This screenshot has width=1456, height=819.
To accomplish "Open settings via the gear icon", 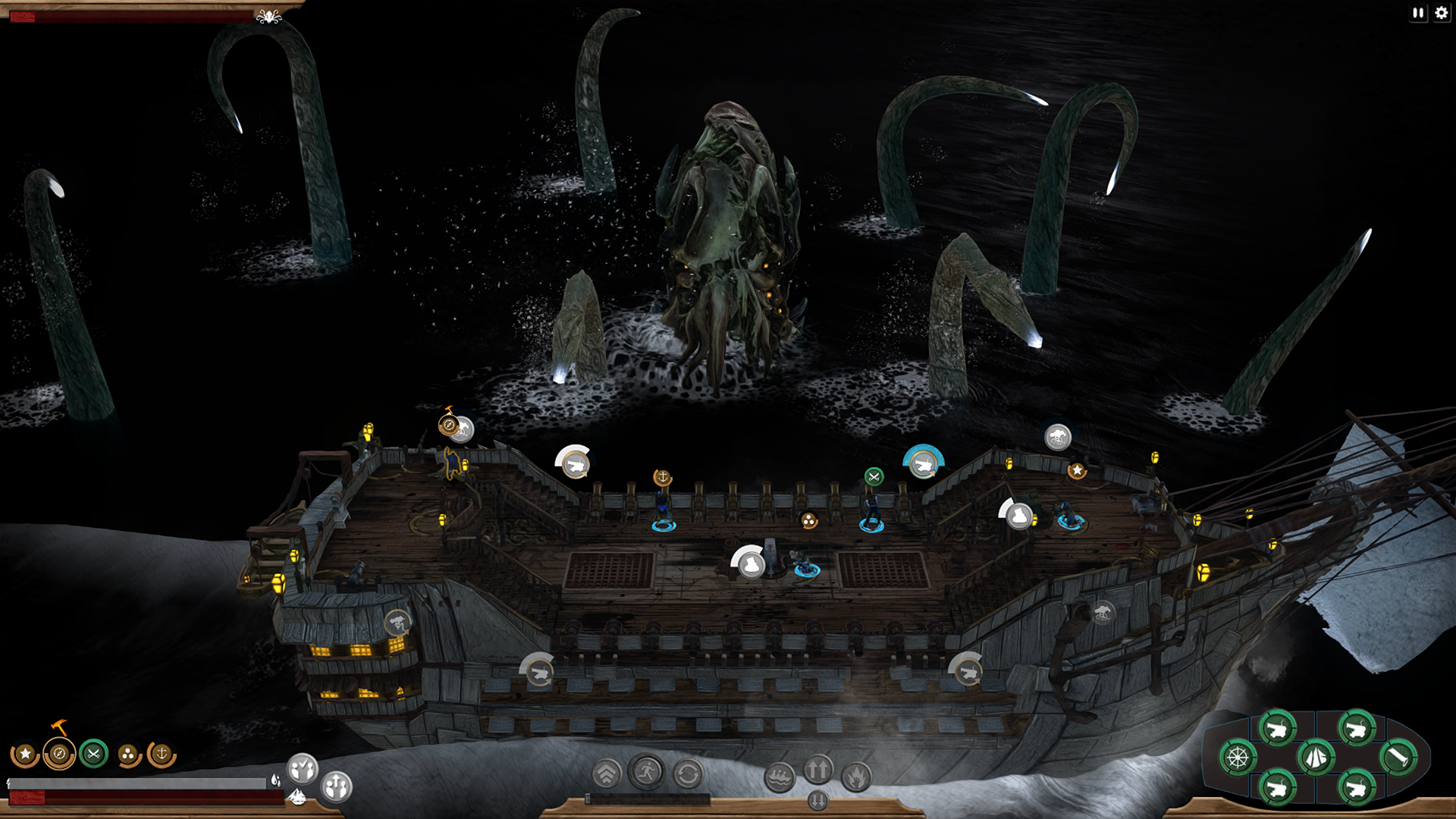I will click(1442, 13).
